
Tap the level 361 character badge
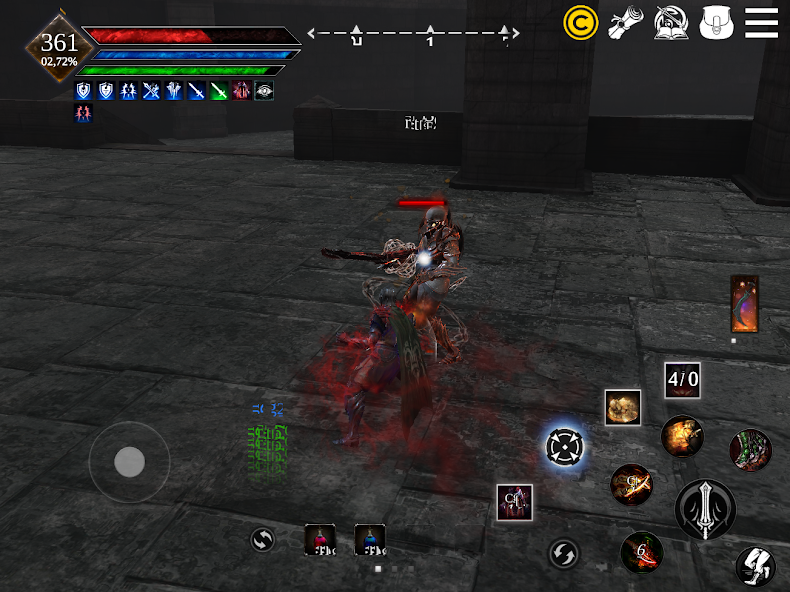click(x=60, y=45)
